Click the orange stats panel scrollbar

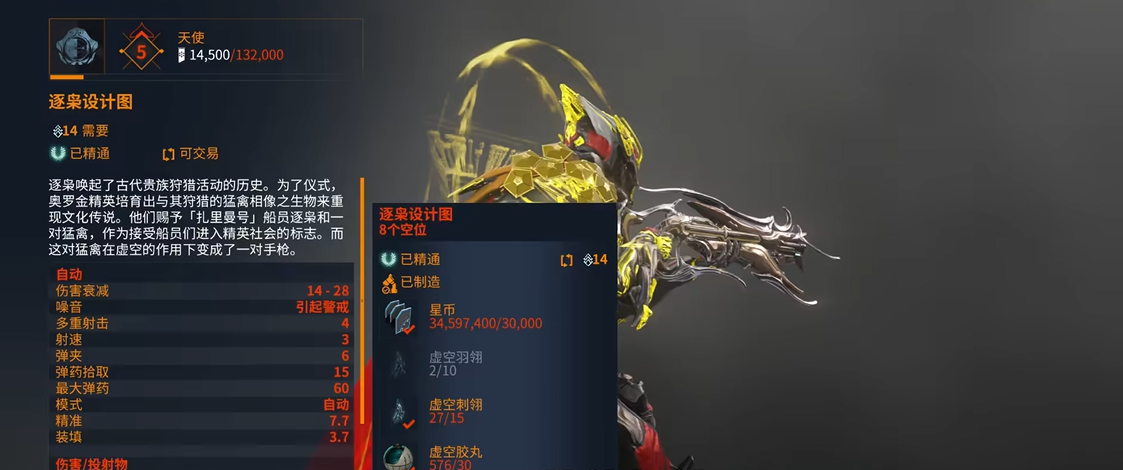[362, 300]
